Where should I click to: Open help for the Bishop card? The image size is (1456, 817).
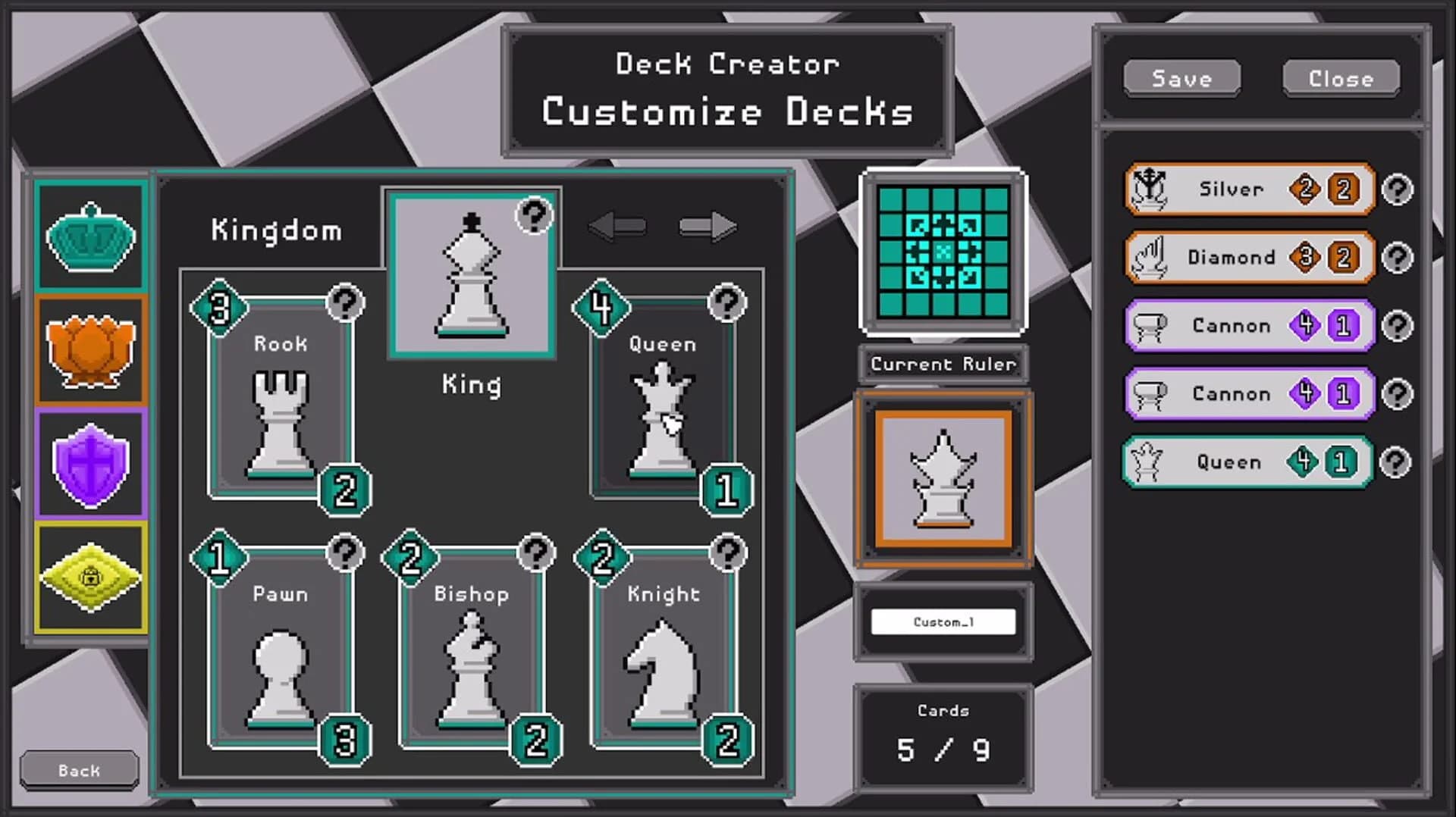(x=536, y=554)
